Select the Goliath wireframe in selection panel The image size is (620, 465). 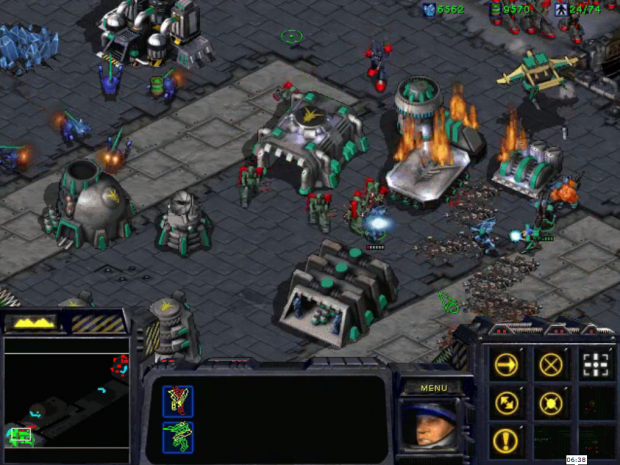tap(178, 437)
